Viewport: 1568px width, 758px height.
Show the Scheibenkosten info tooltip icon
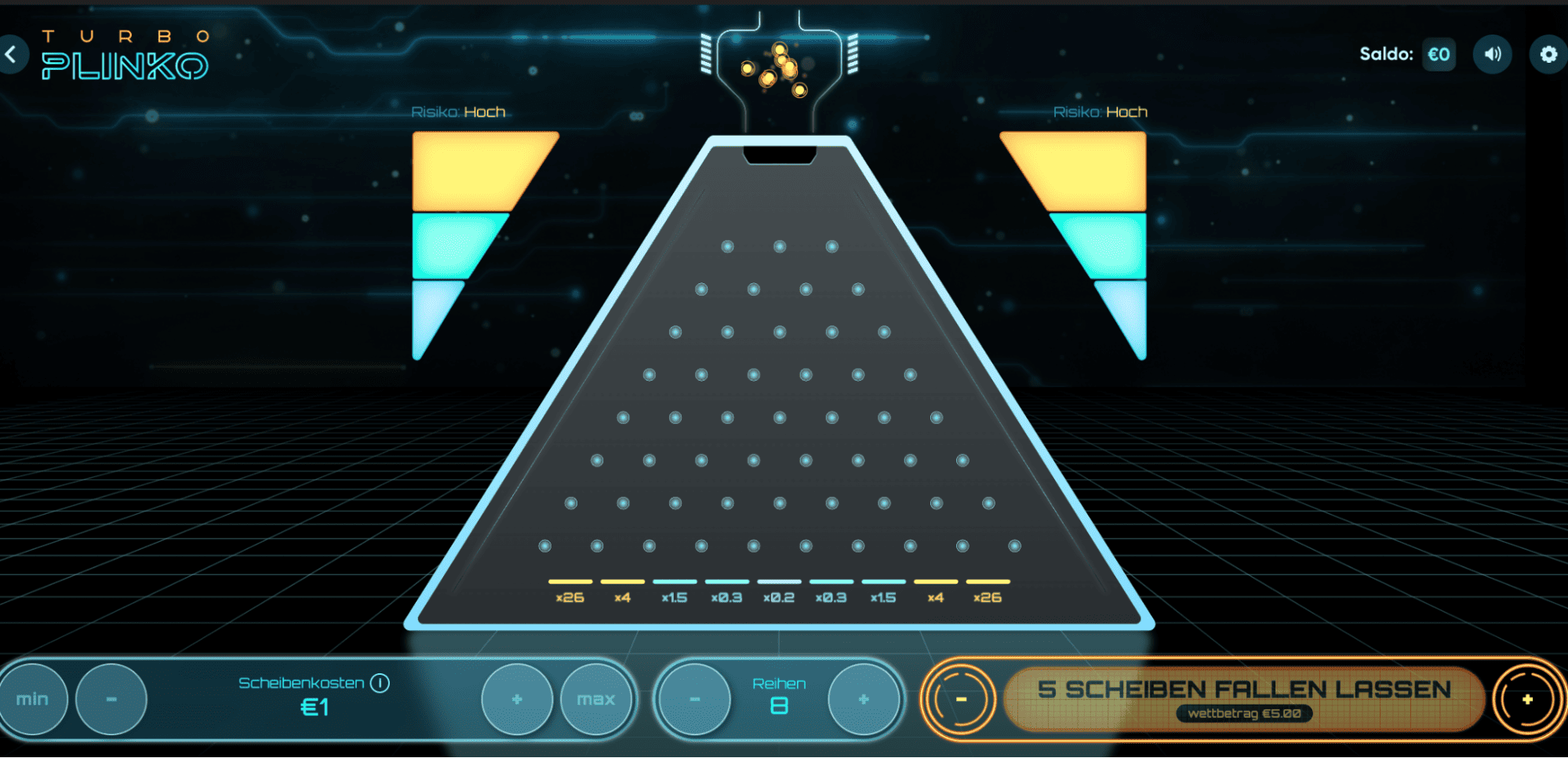pos(380,683)
